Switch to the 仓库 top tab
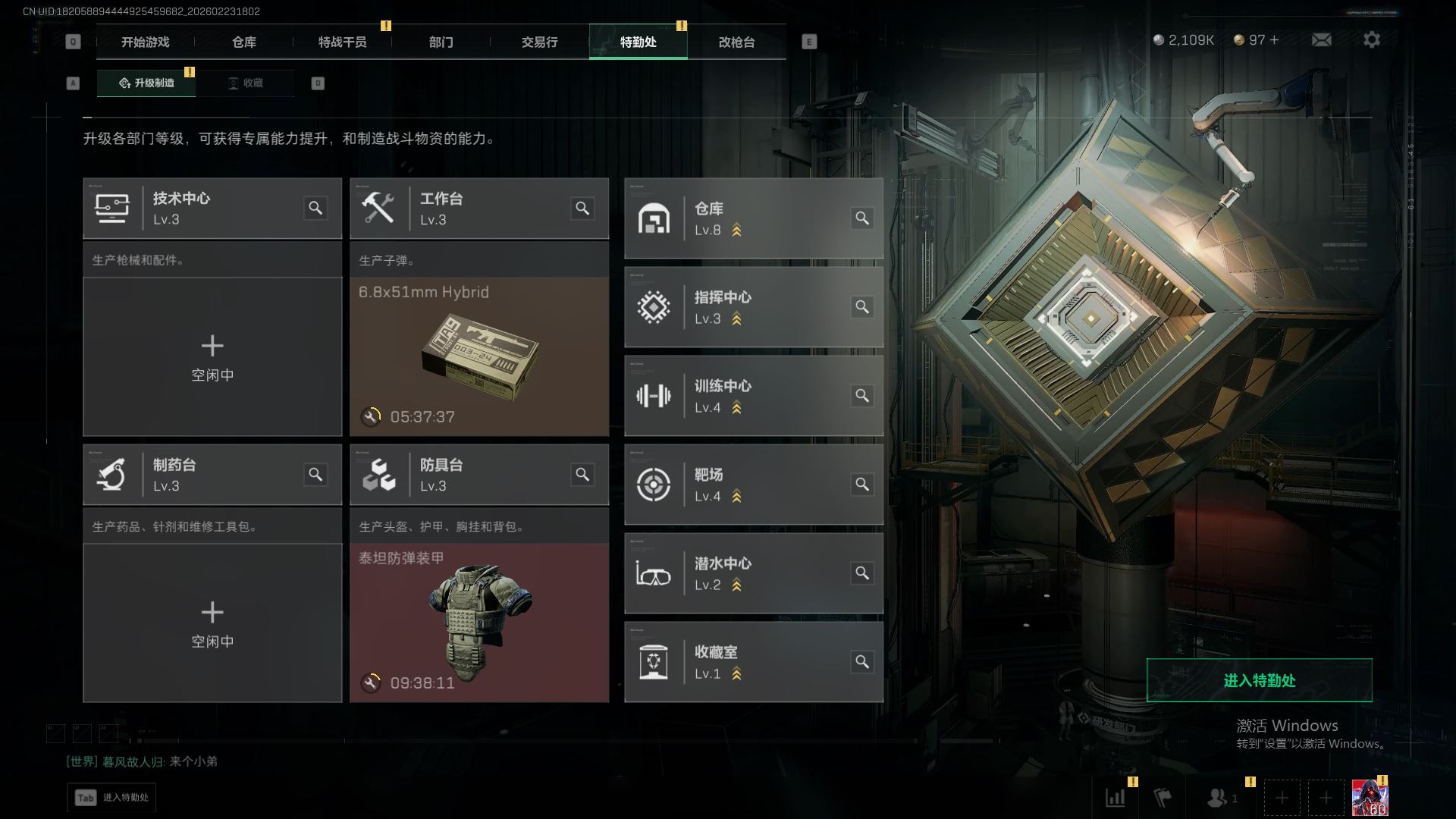1456x819 pixels. [x=243, y=42]
